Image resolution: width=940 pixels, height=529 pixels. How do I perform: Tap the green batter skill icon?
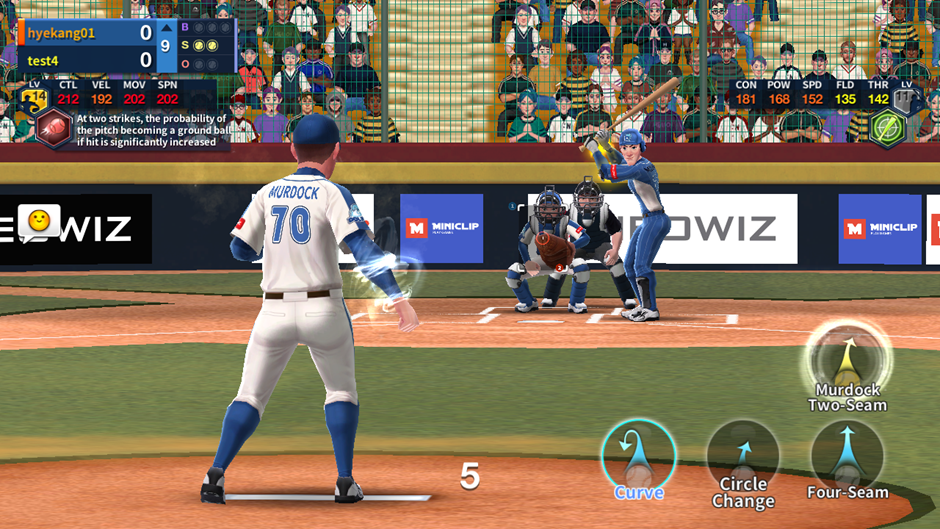[x=887, y=128]
